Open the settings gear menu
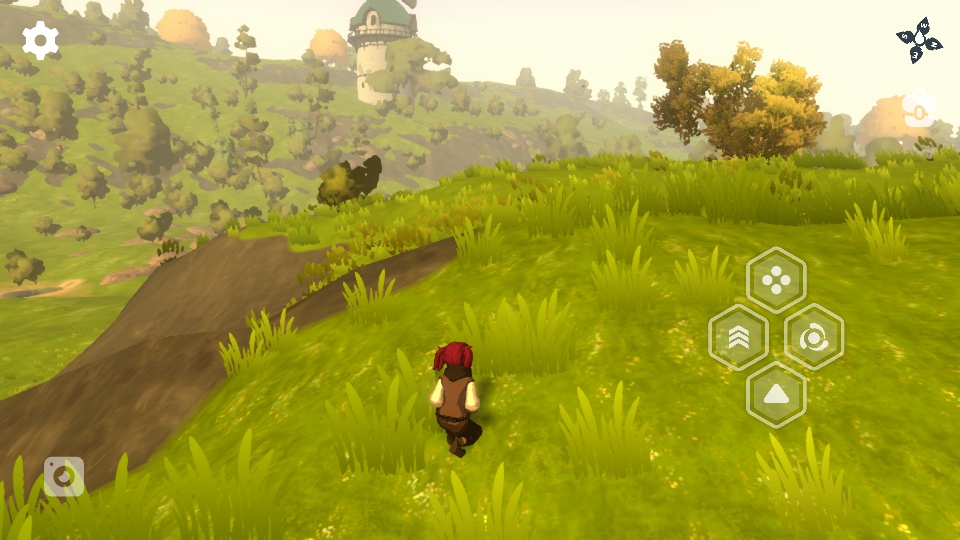The width and height of the screenshot is (960, 540). 41,40
